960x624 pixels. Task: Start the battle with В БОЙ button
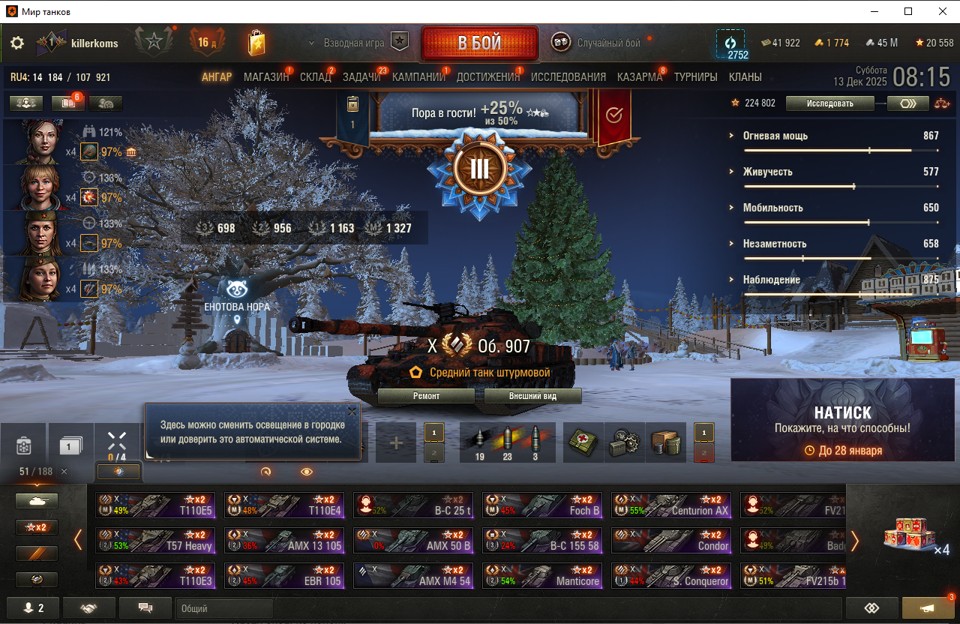(480, 43)
